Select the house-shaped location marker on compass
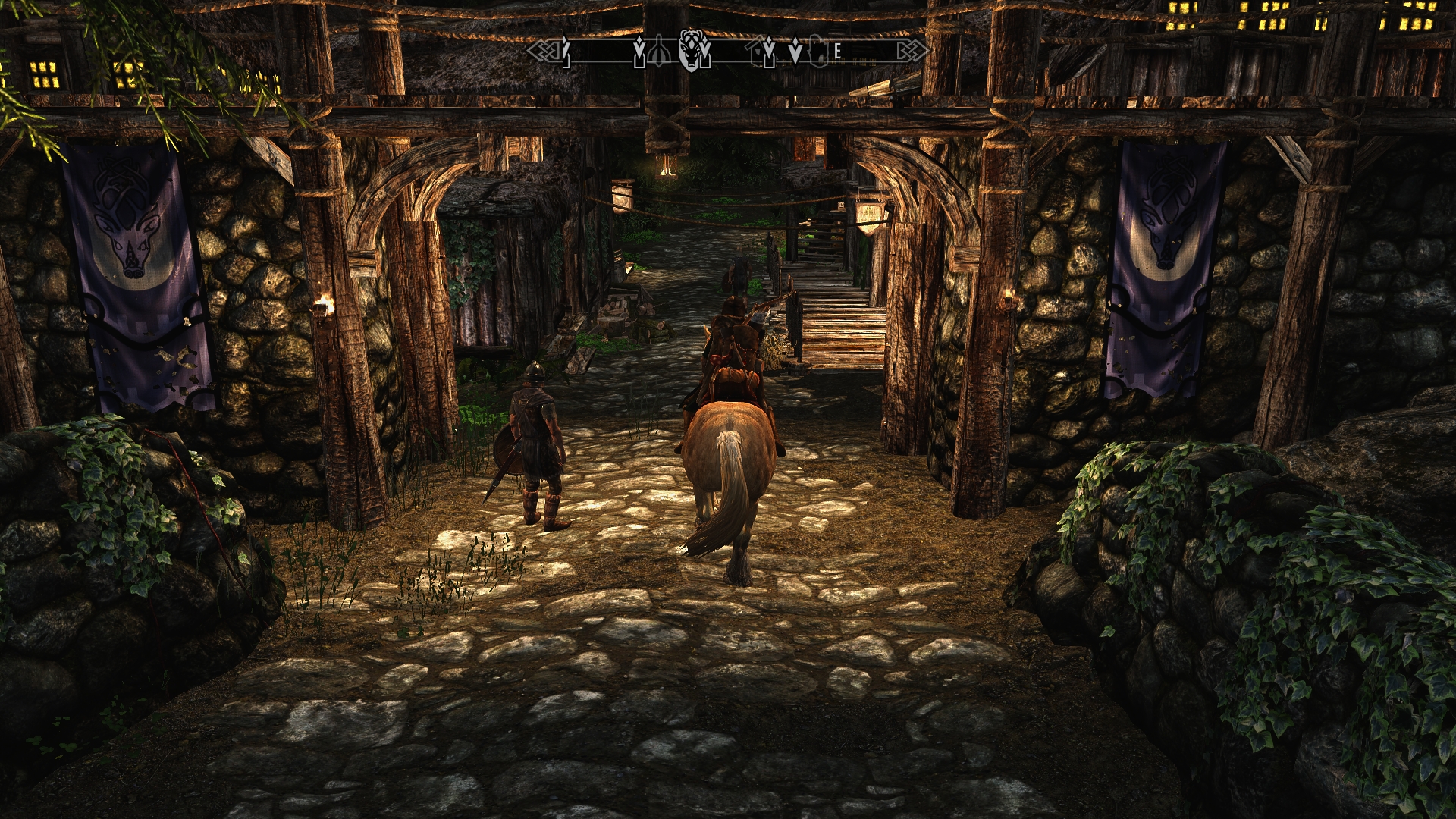Image resolution: width=1456 pixels, height=819 pixels. pyautogui.click(x=756, y=52)
